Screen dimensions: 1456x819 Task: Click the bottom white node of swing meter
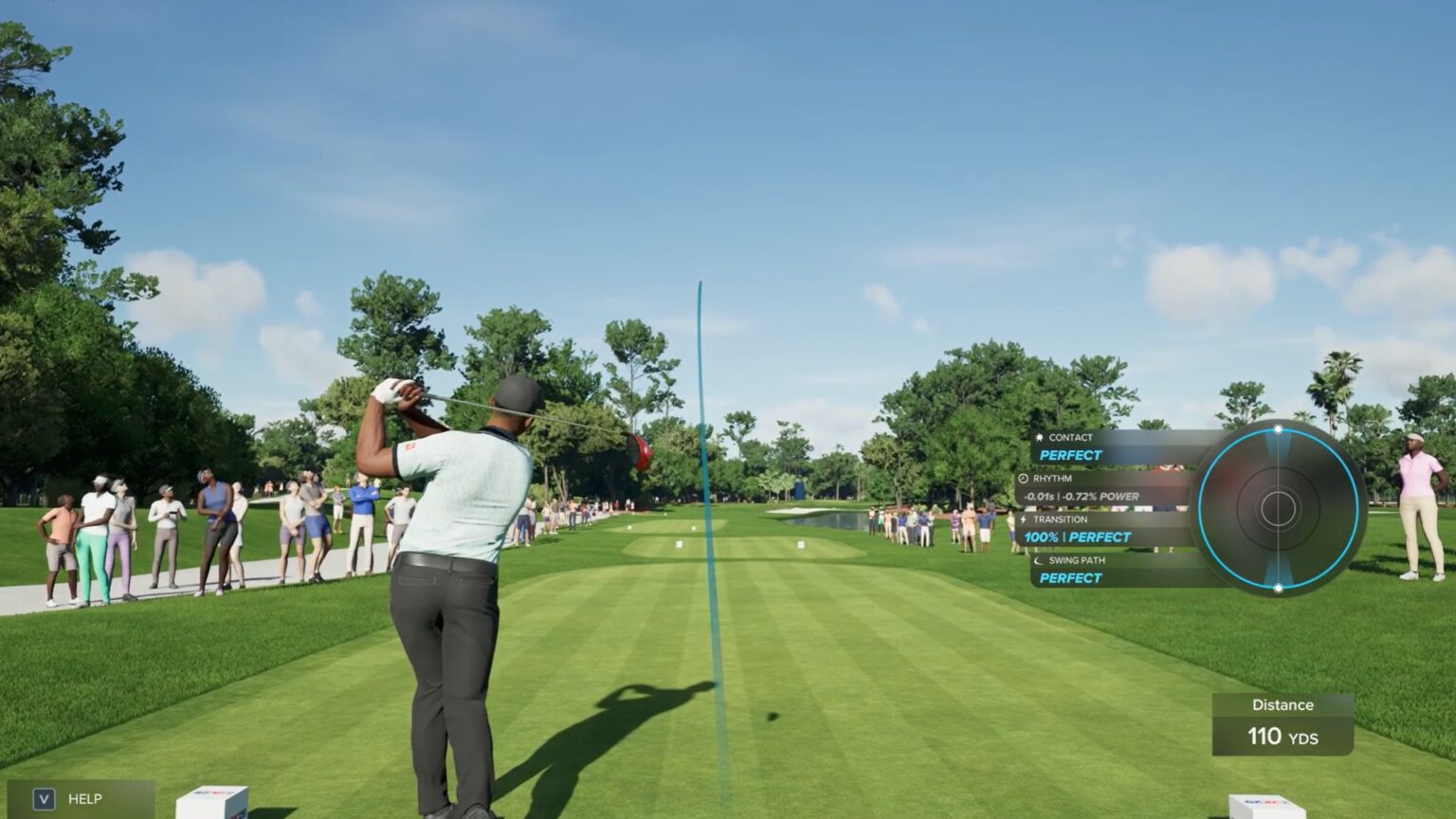pyautogui.click(x=1280, y=588)
